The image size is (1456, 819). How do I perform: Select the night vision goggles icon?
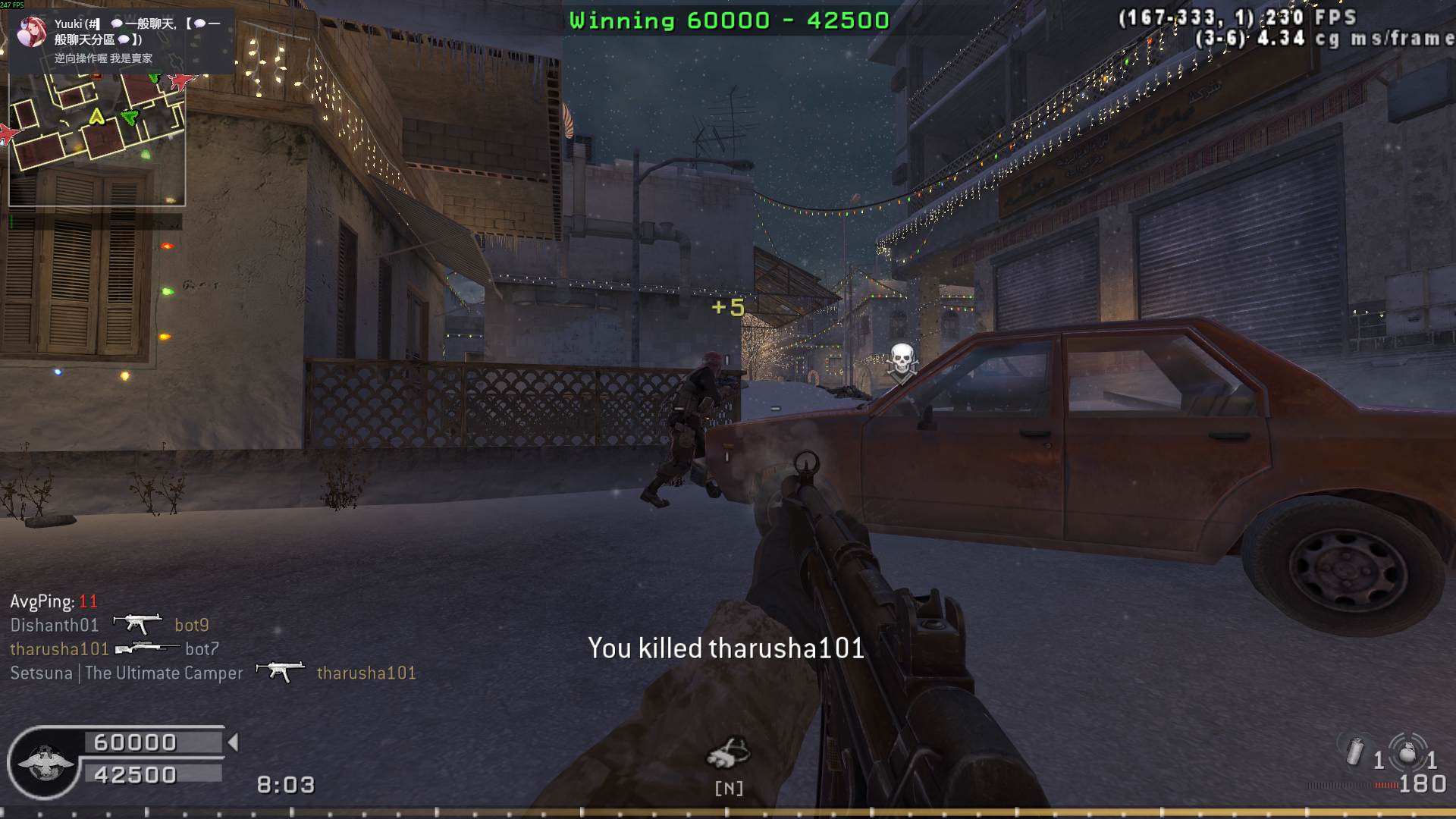(728, 752)
